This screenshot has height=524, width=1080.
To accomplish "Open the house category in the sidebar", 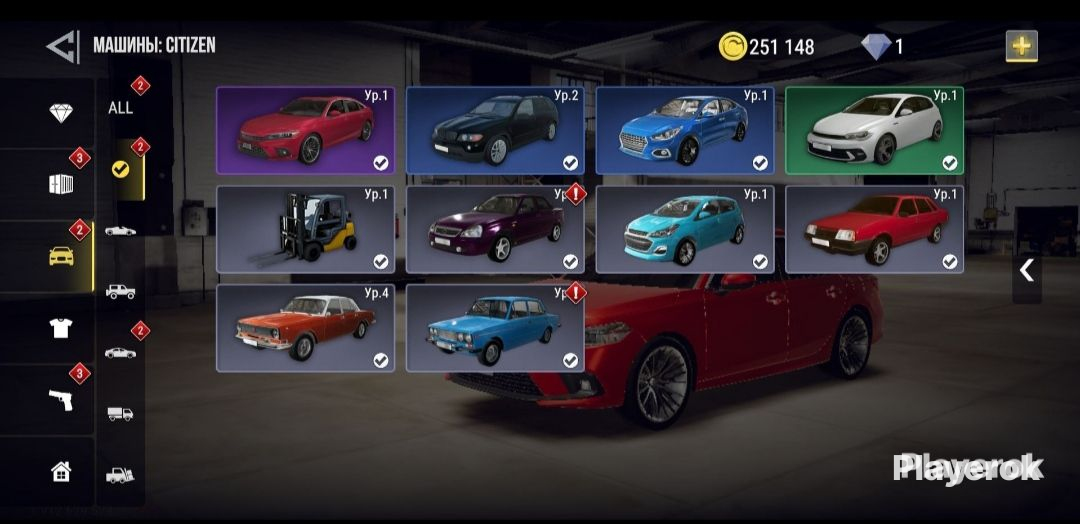I will pos(61,471).
